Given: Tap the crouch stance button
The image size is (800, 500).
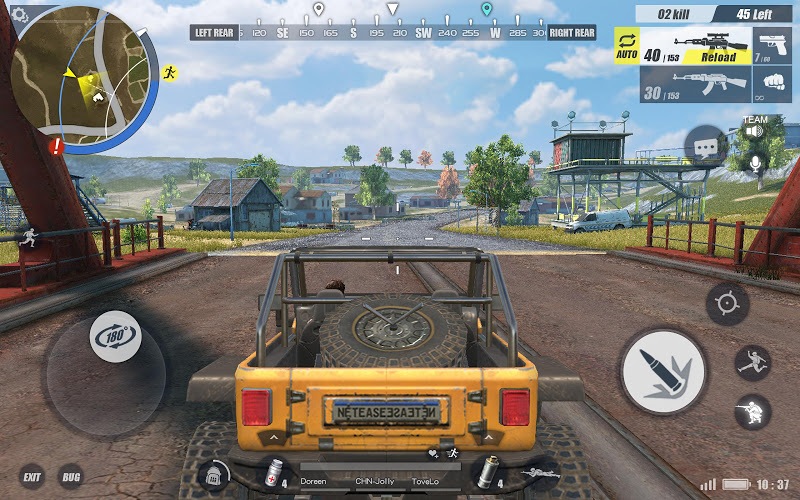Looking at the screenshot, I should pyautogui.click(x=752, y=410).
